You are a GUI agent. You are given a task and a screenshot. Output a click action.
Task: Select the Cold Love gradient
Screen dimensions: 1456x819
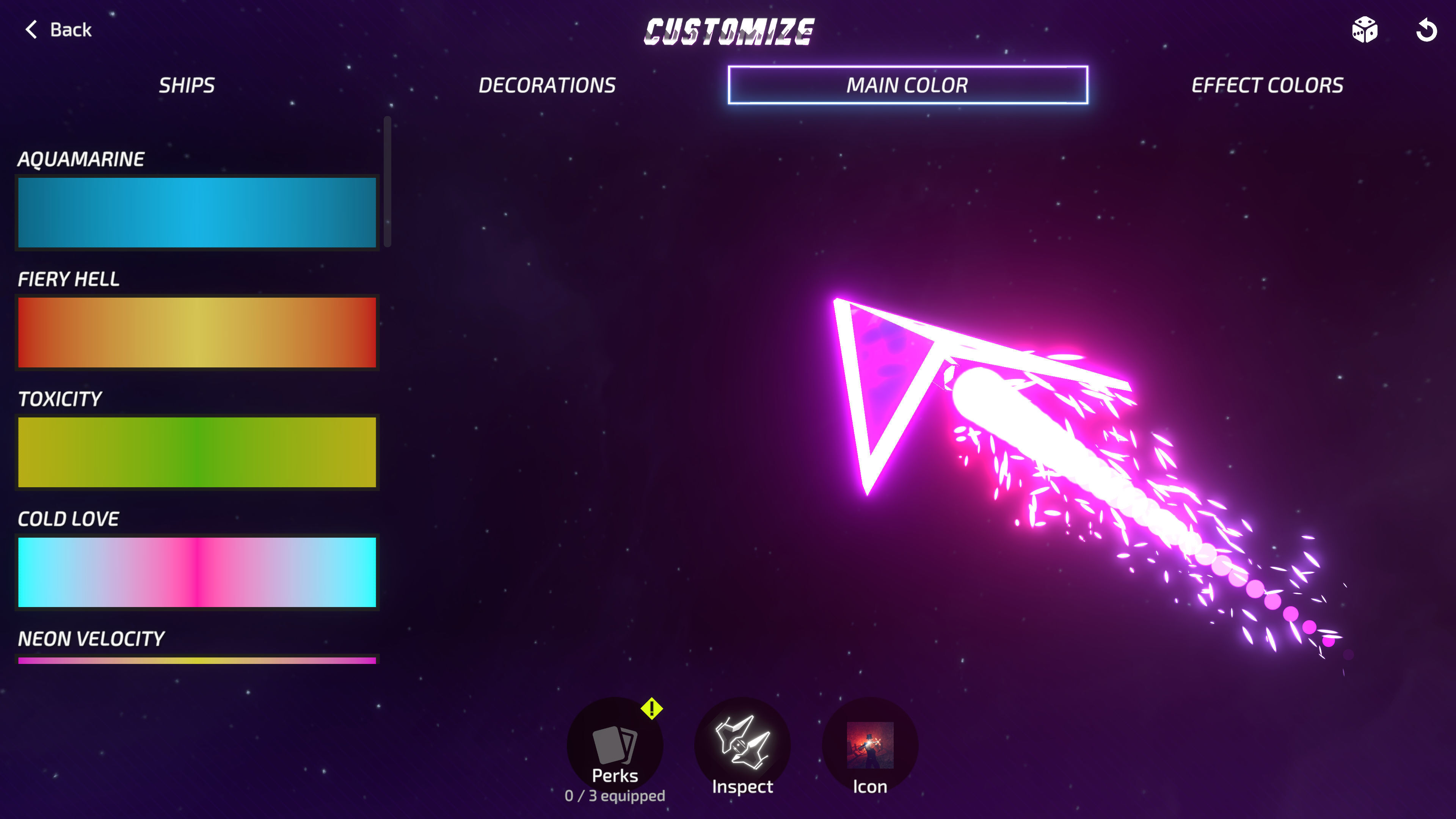pos(196,572)
